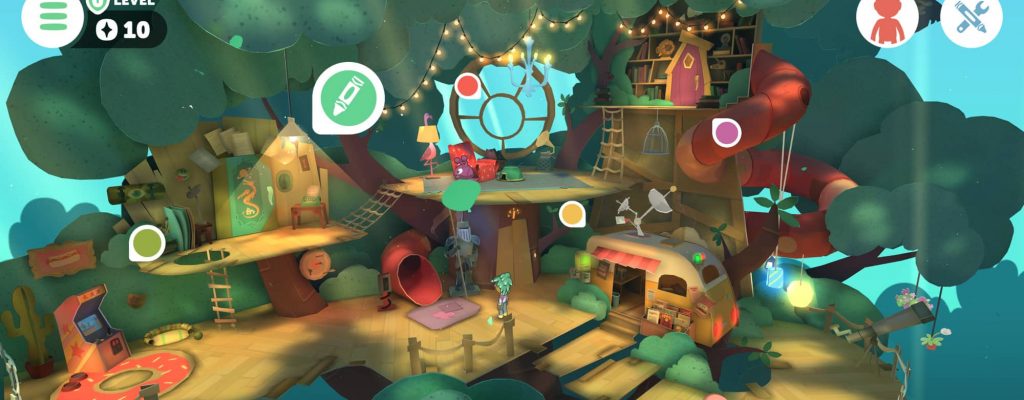Tap the magenta circle marker
This screenshot has width=1024, height=400.
pyautogui.click(x=725, y=131)
